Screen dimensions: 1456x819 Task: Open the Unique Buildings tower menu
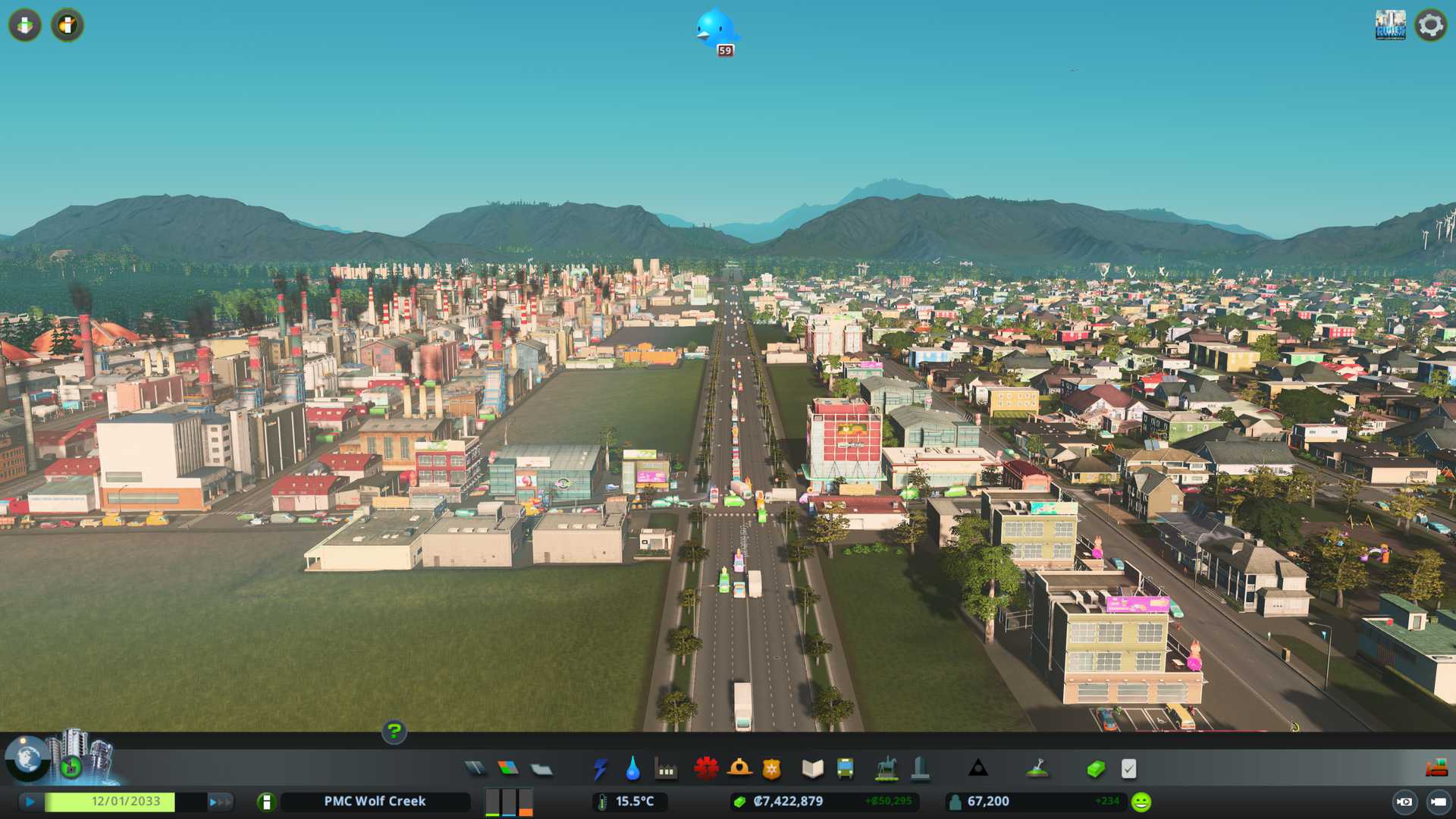[920, 769]
